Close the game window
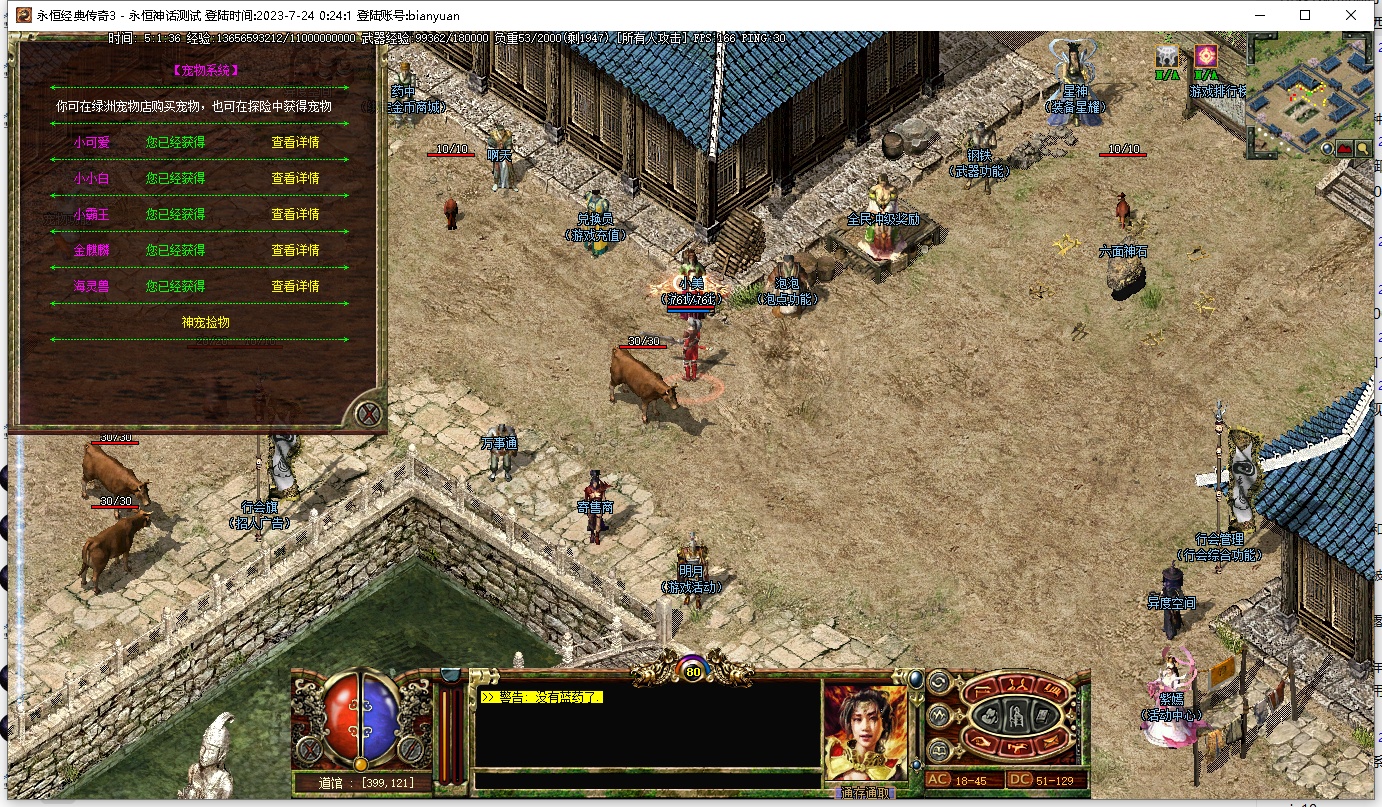 coord(1351,15)
